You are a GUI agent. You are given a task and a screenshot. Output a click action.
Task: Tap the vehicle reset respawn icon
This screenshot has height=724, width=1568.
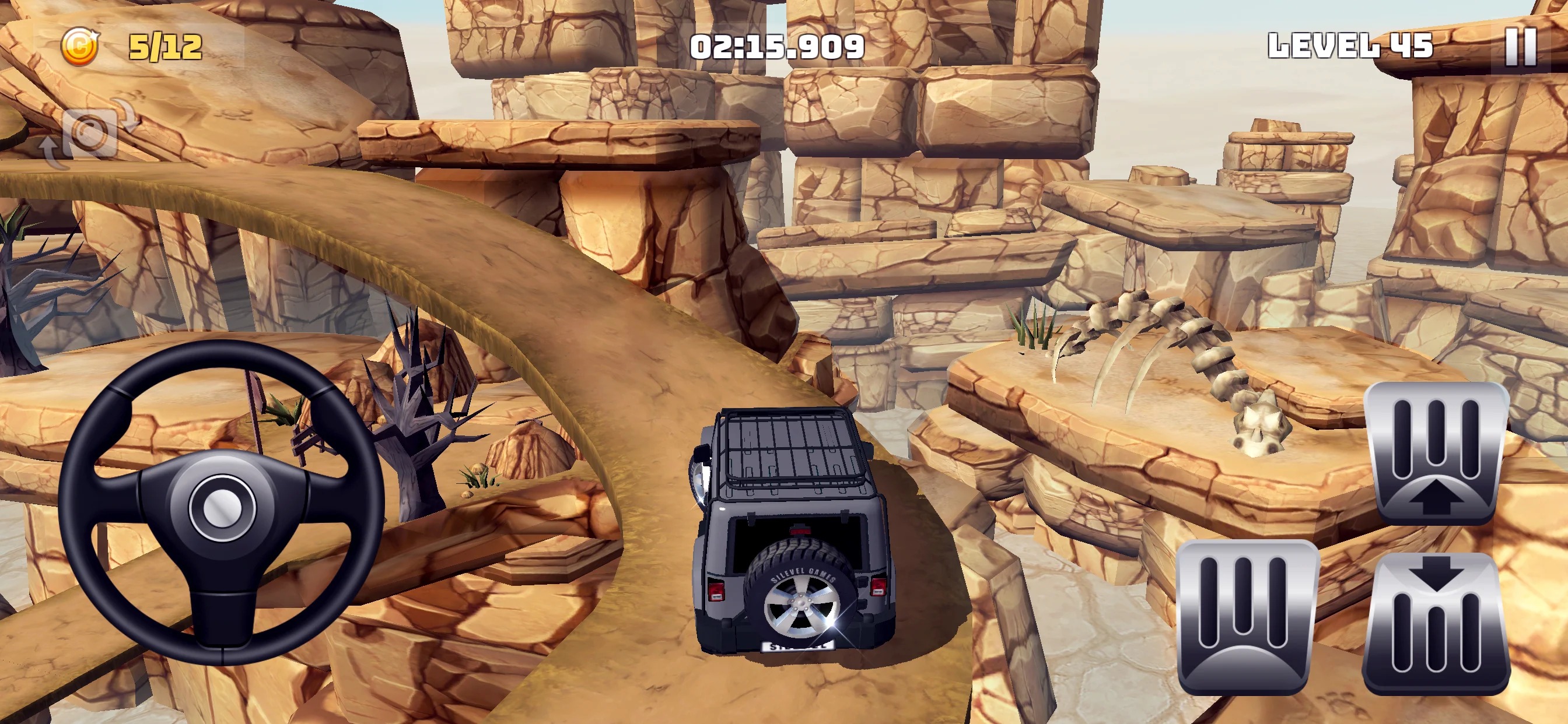click(92, 134)
